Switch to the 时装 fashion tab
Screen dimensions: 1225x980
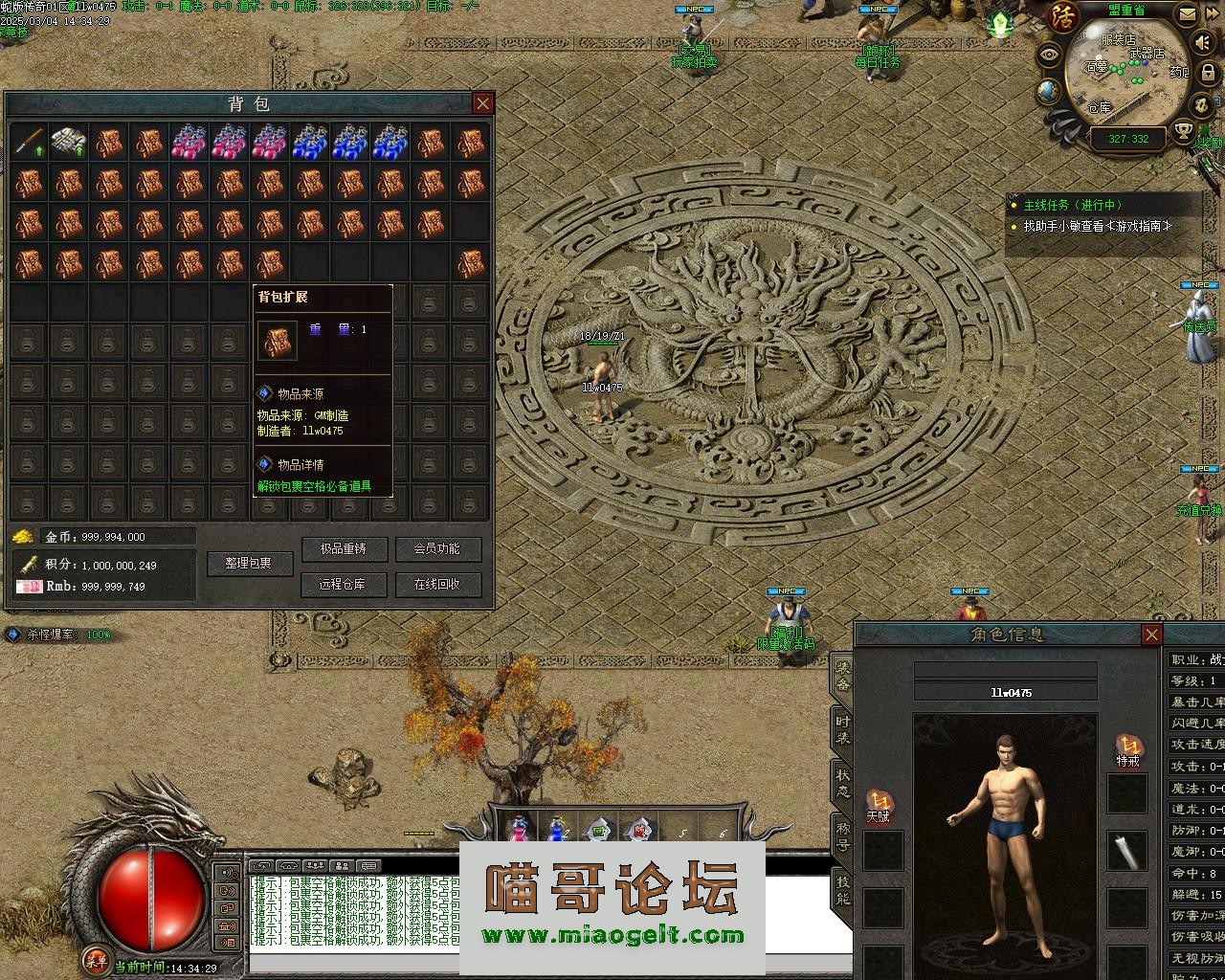(842, 729)
